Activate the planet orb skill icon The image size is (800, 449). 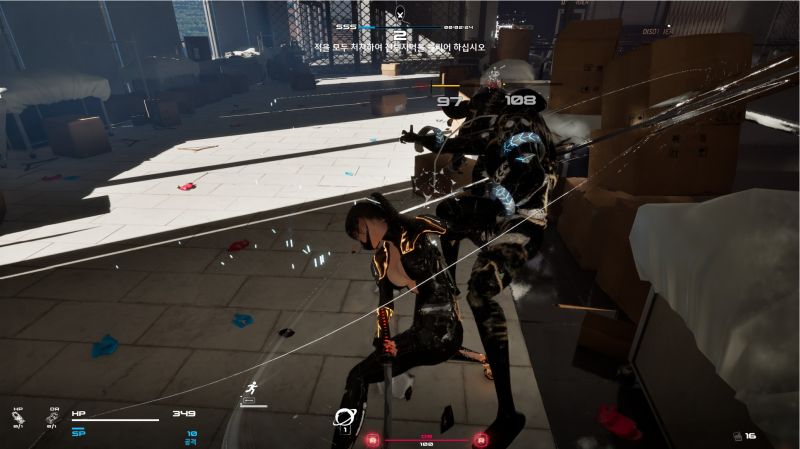(346, 418)
